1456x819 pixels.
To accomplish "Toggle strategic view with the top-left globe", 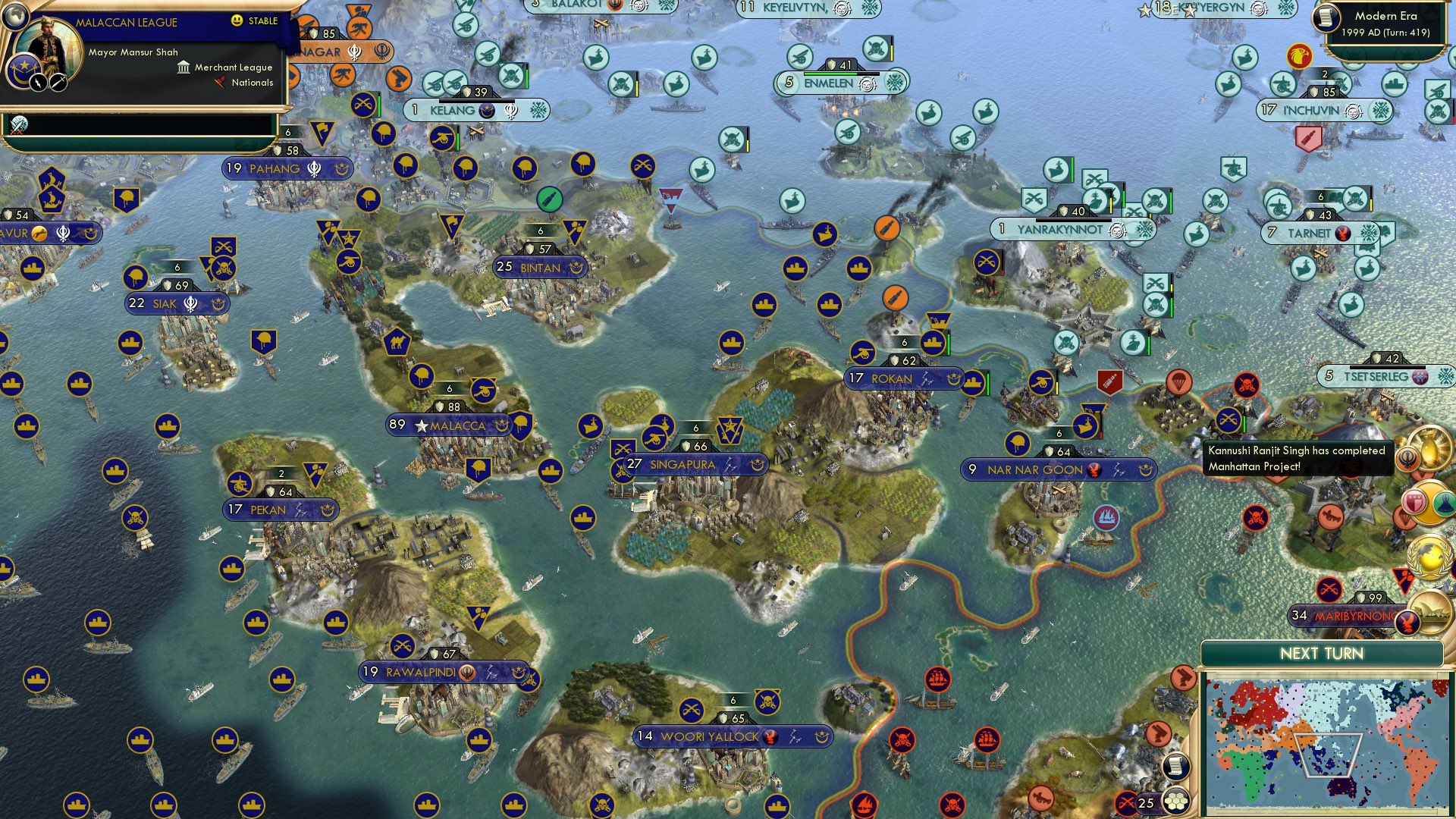I will [15, 15].
